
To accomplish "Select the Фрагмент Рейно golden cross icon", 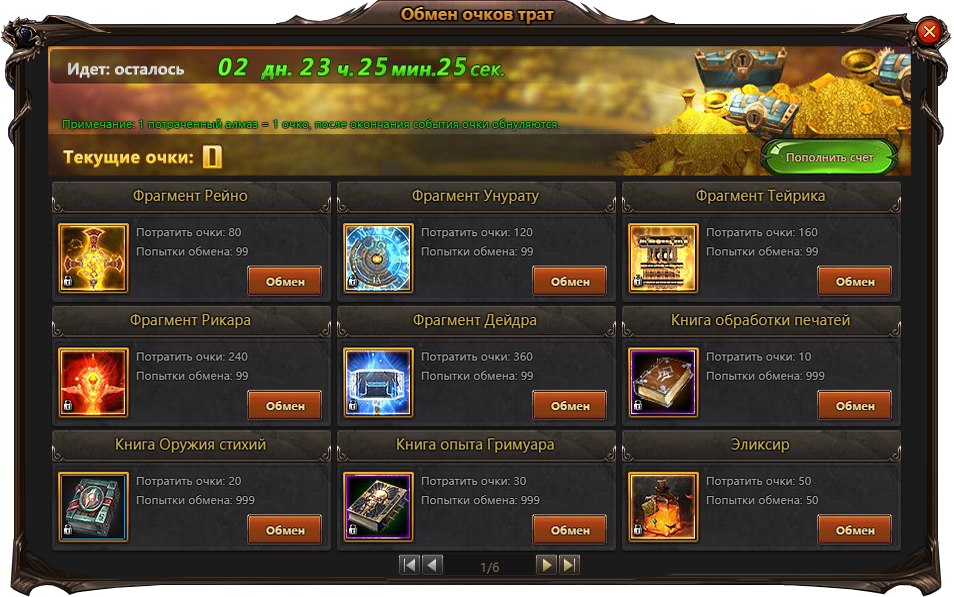I will click(x=93, y=258).
